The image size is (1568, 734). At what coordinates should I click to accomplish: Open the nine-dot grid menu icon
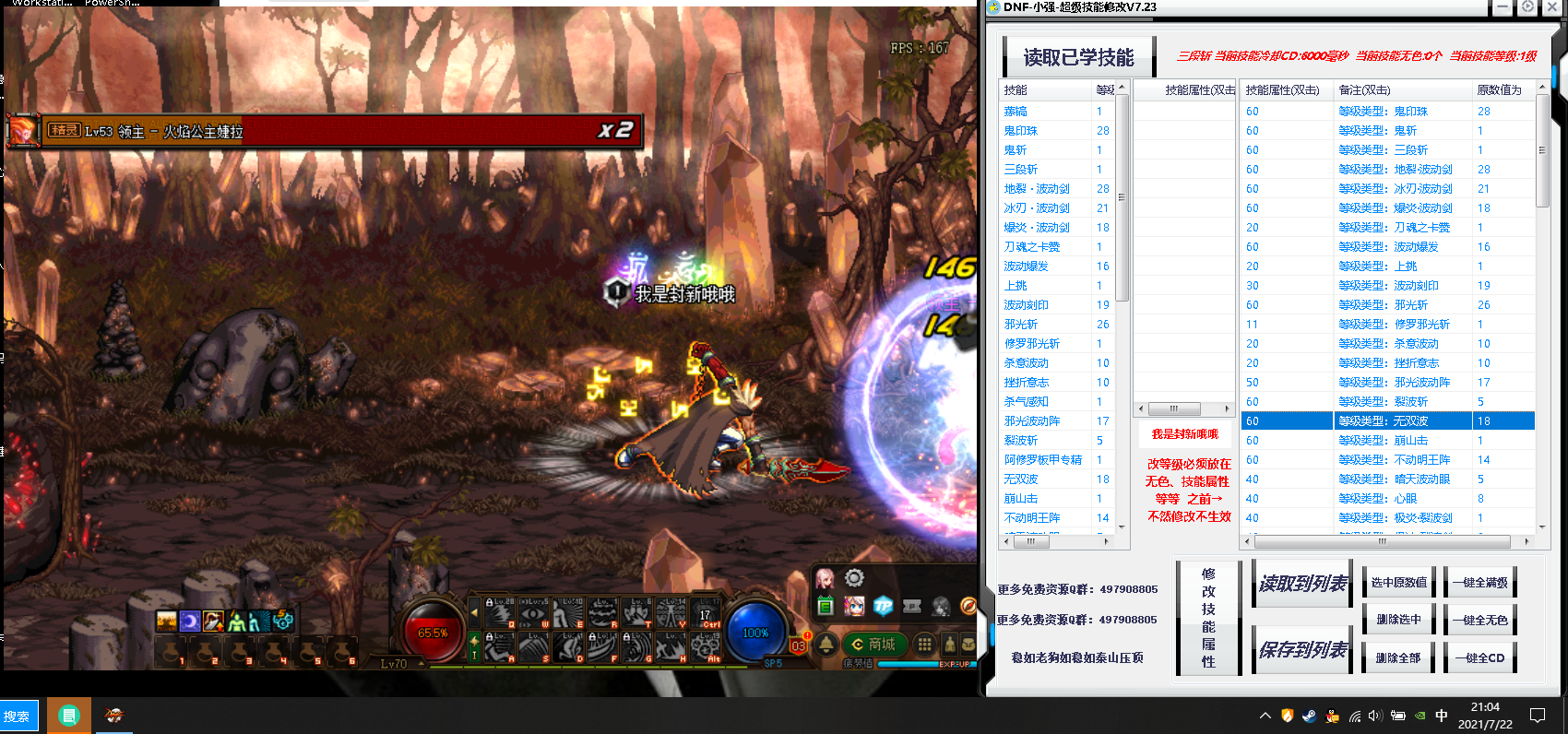924,644
